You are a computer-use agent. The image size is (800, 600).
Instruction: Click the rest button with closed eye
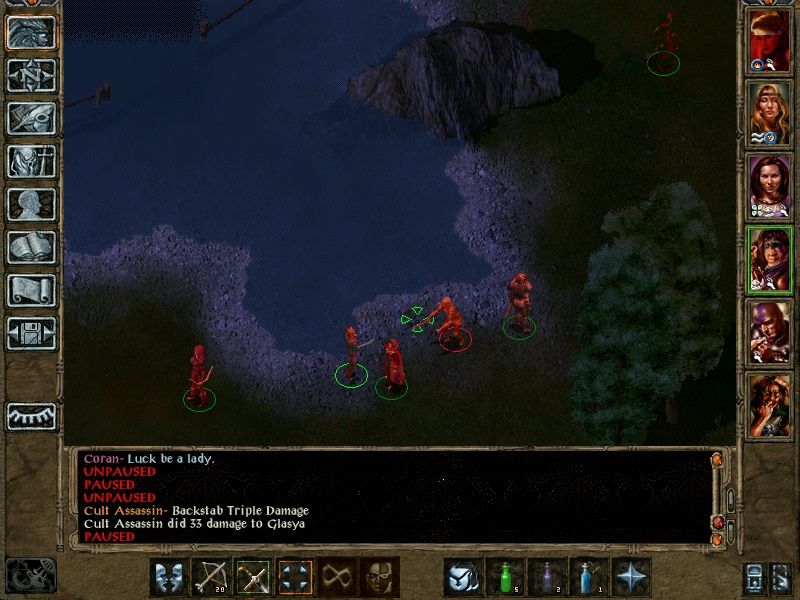(32, 415)
